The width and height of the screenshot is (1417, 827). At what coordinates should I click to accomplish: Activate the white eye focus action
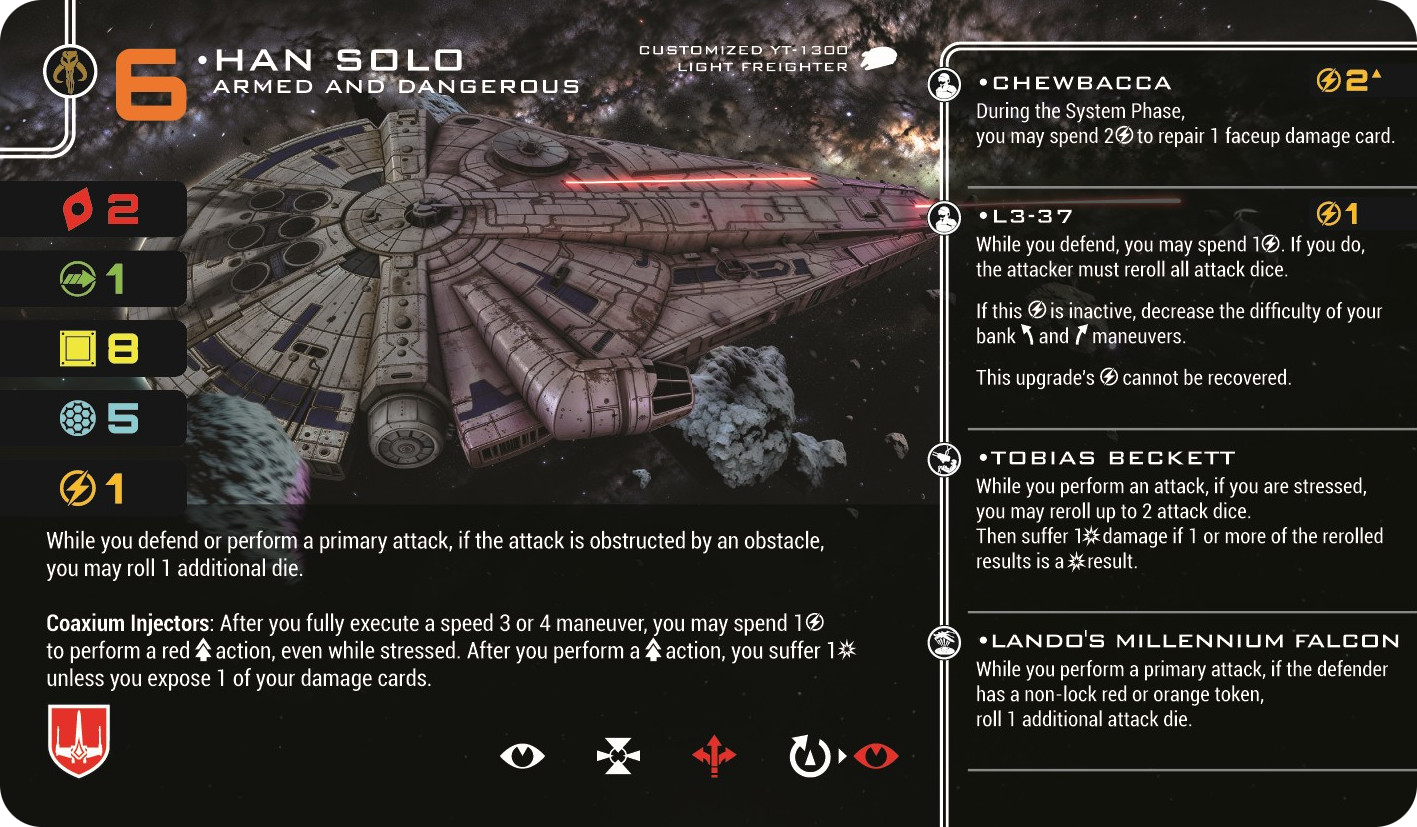click(522, 756)
